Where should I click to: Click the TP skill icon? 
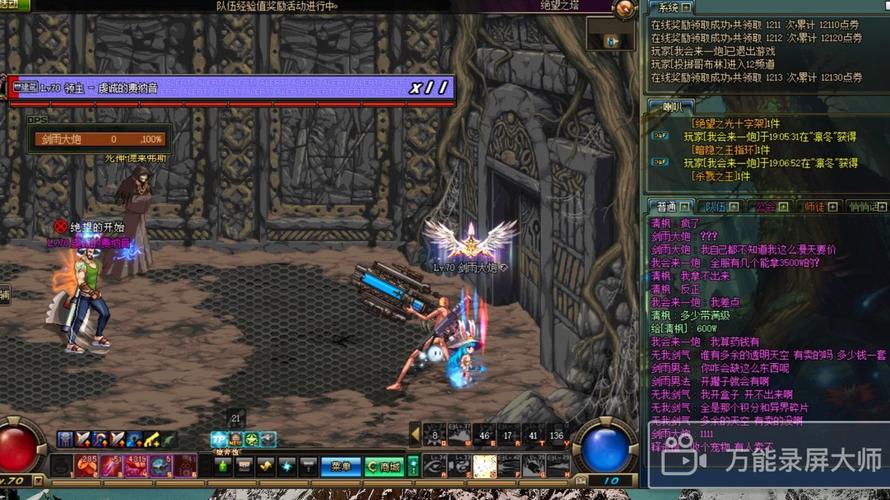(219, 440)
